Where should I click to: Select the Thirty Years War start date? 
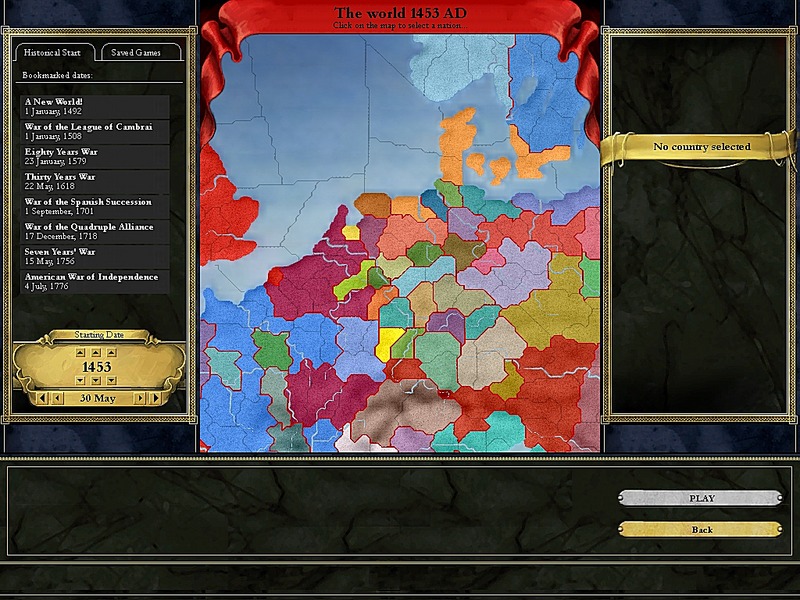coord(96,181)
